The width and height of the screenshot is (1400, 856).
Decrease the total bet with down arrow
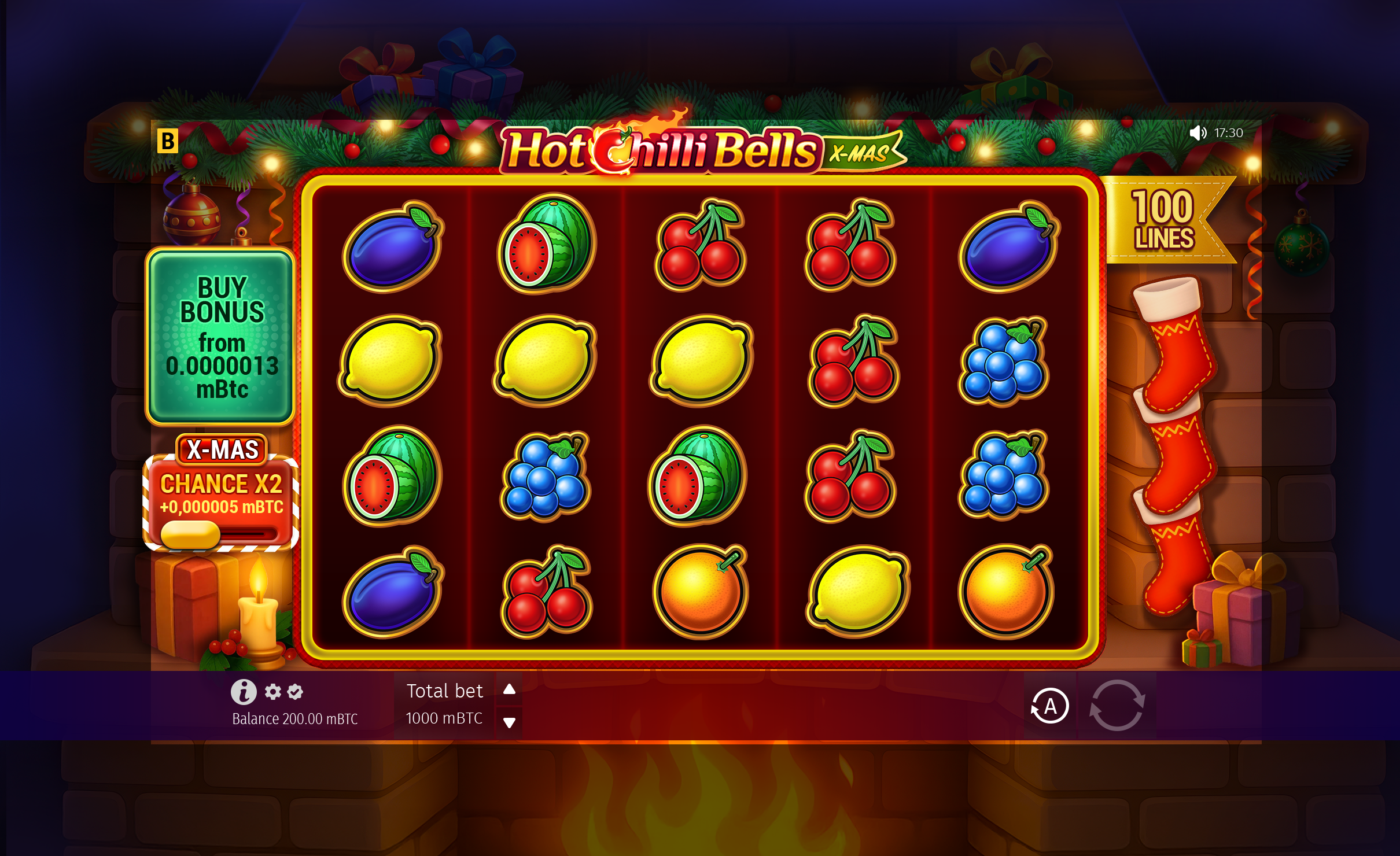[x=509, y=722]
